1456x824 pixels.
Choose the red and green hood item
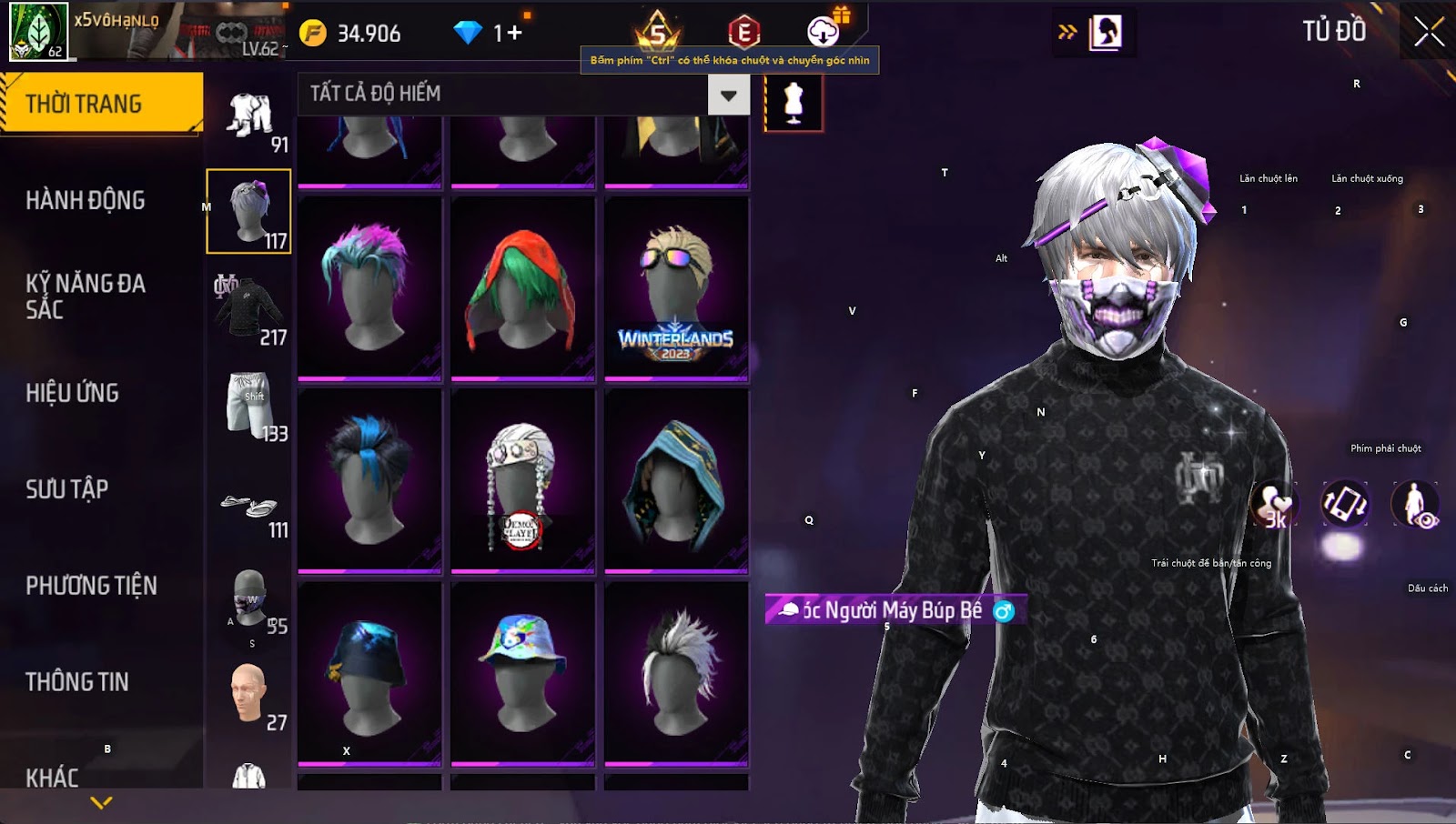click(x=522, y=286)
